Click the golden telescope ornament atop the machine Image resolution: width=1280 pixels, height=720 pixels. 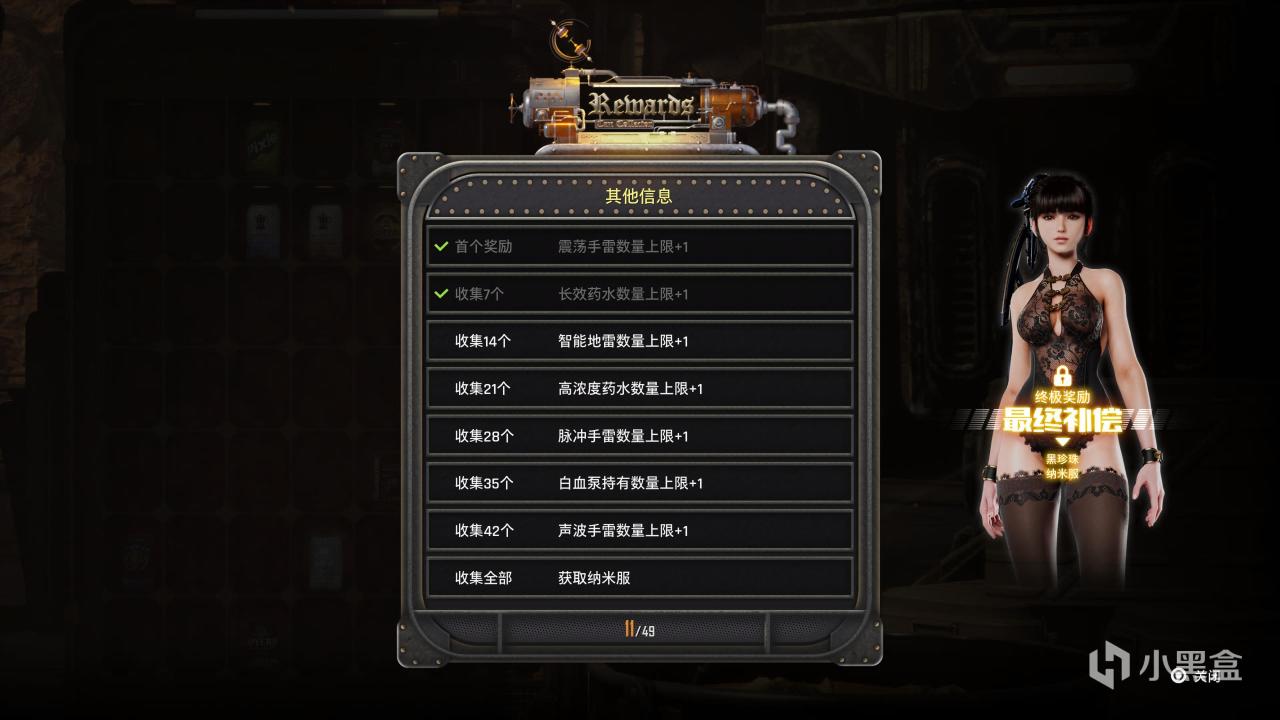pyautogui.click(x=572, y=40)
